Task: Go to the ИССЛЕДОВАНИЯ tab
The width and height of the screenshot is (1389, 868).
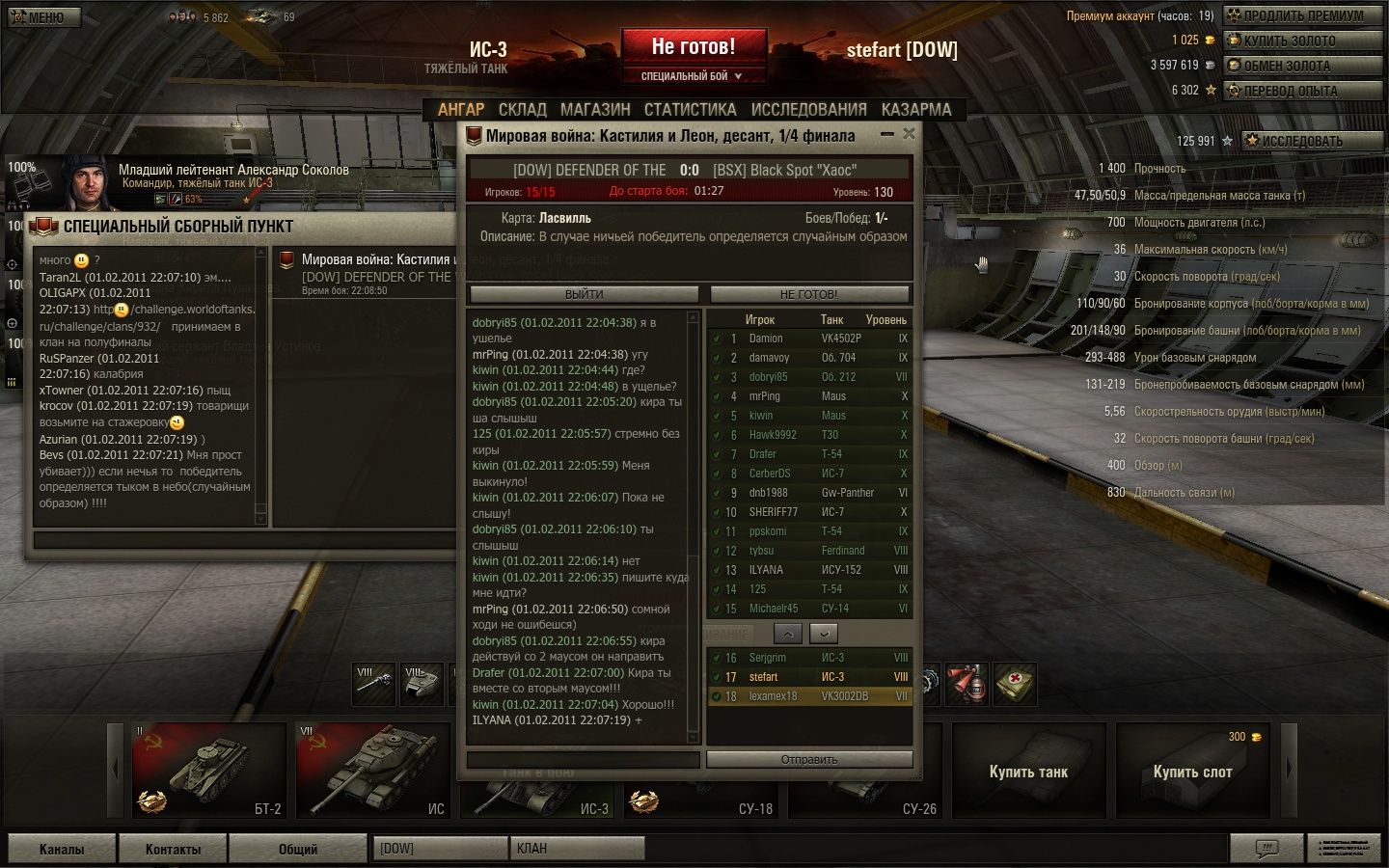Action: (x=808, y=110)
